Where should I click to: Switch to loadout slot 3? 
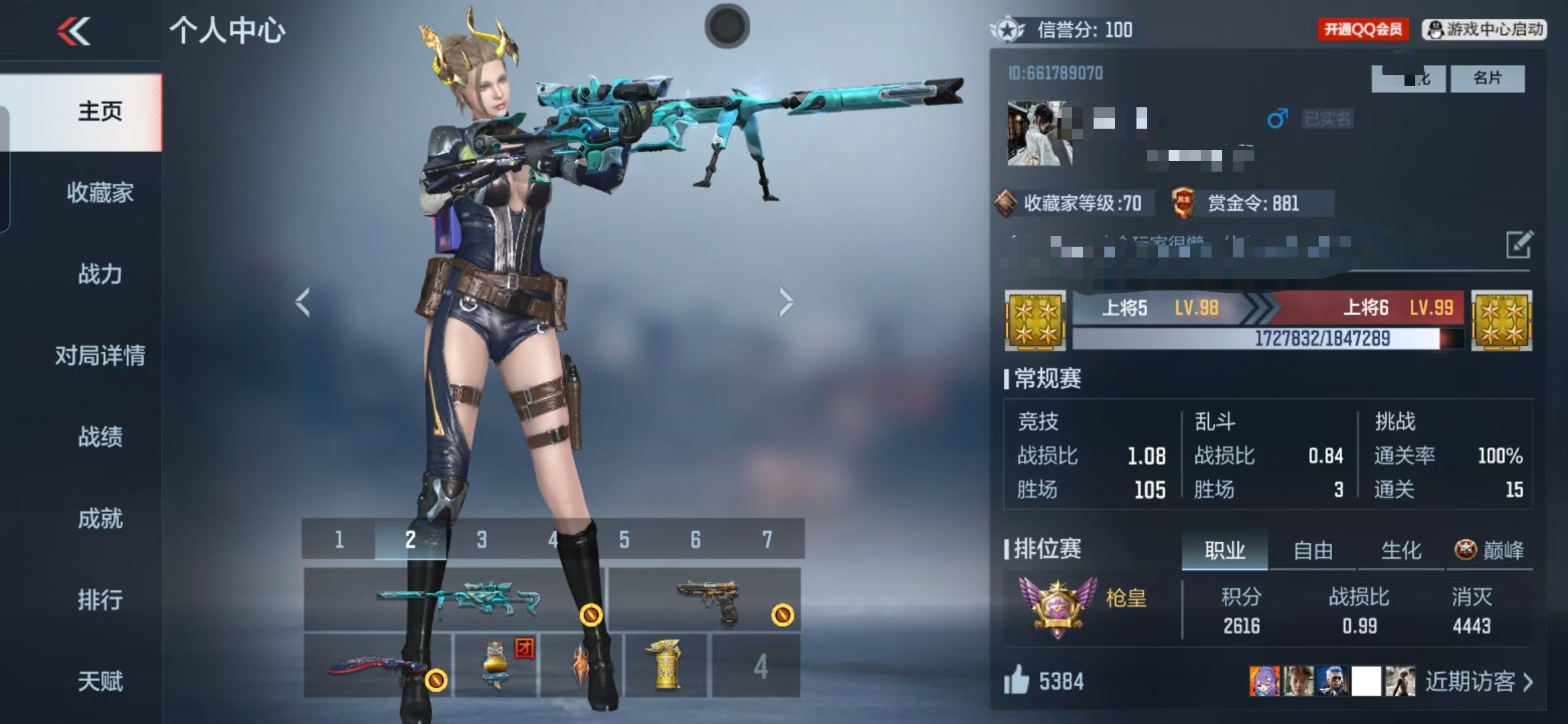click(x=481, y=539)
